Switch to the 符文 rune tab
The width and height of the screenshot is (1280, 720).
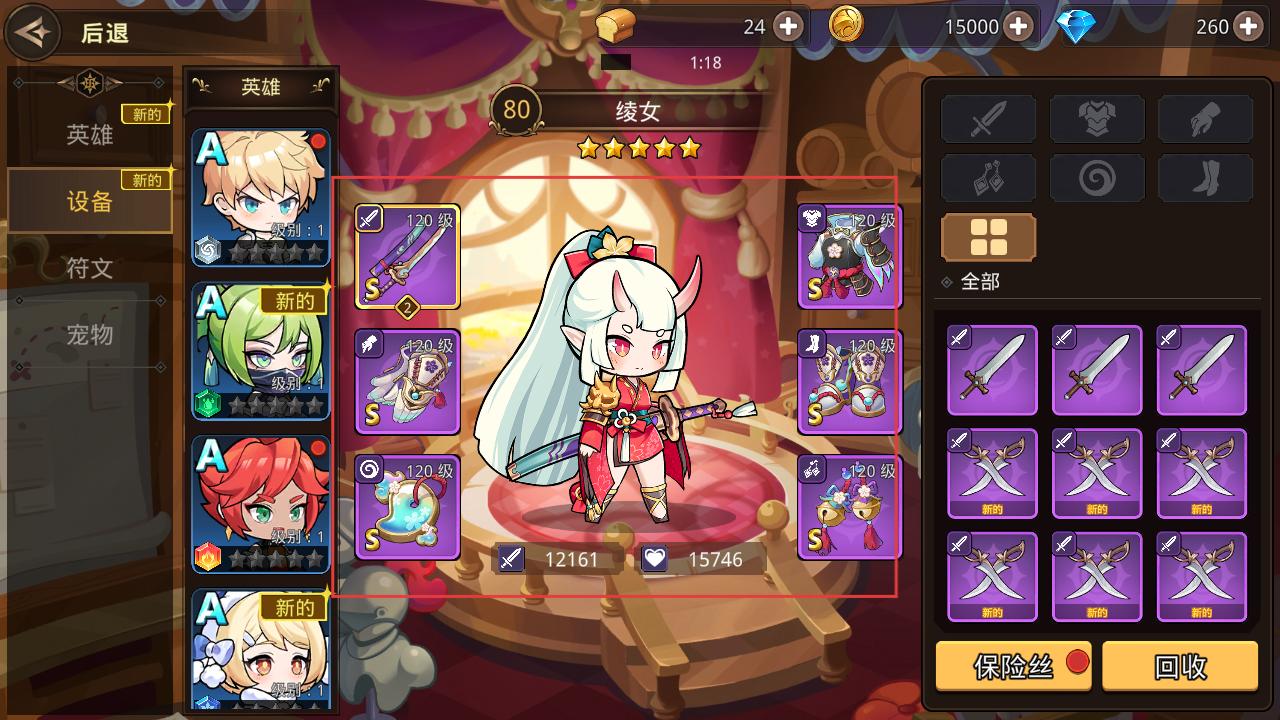(x=90, y=268)
